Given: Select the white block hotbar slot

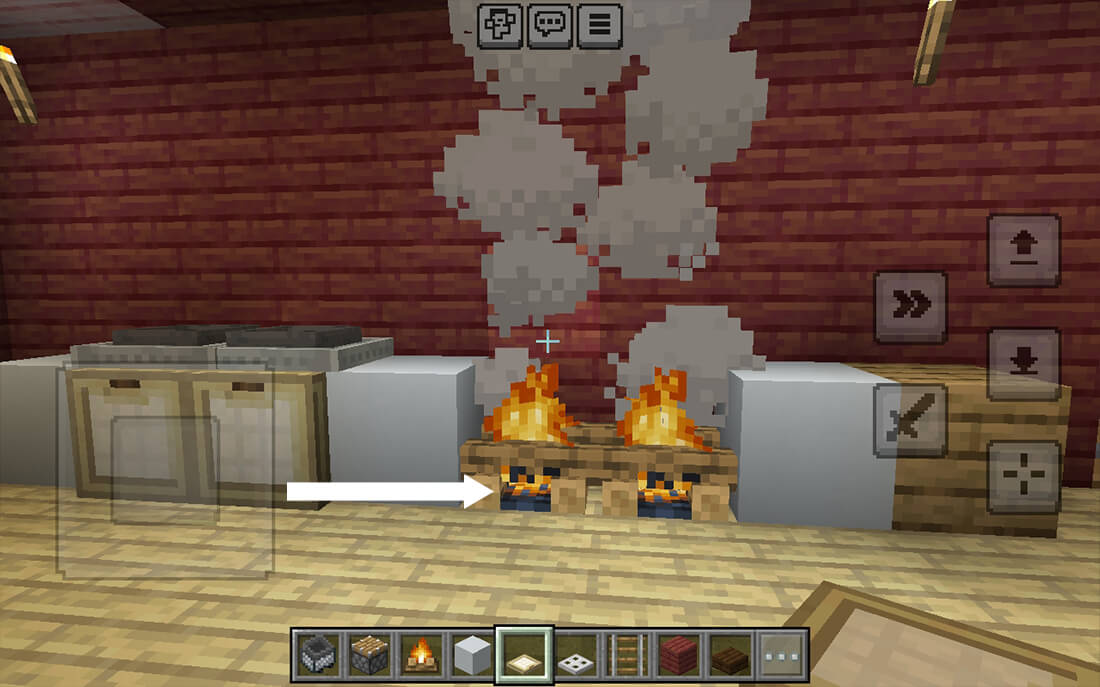Looking at the screenshot, I should click(473, 656).
